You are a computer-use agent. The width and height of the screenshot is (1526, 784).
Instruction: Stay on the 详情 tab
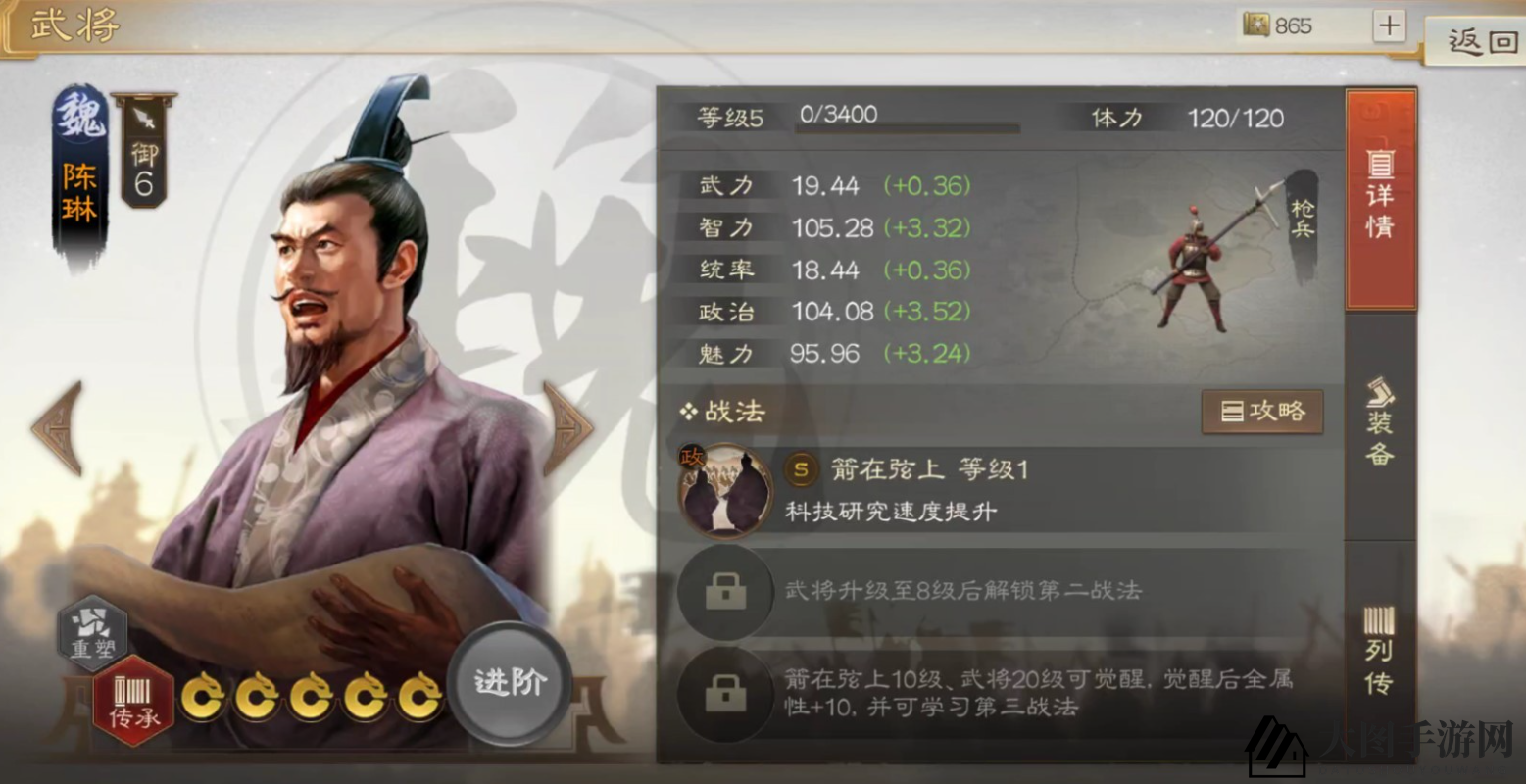(1381, 201)
